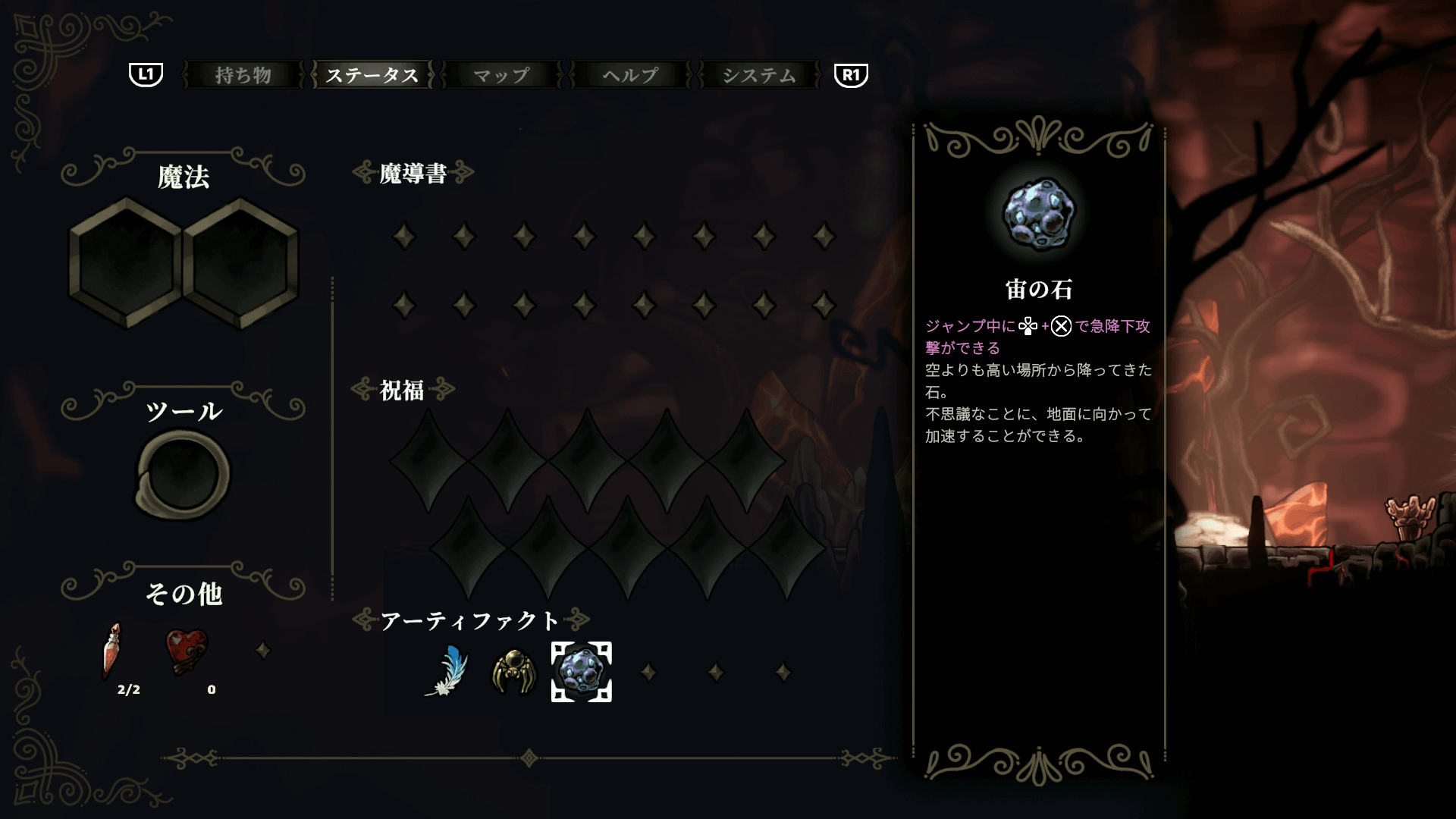Image resolution: width=1456 pixels, height=819 pixels.
Task: Click the L1 shoulder button indicator
Action: (x=145, y=75)
